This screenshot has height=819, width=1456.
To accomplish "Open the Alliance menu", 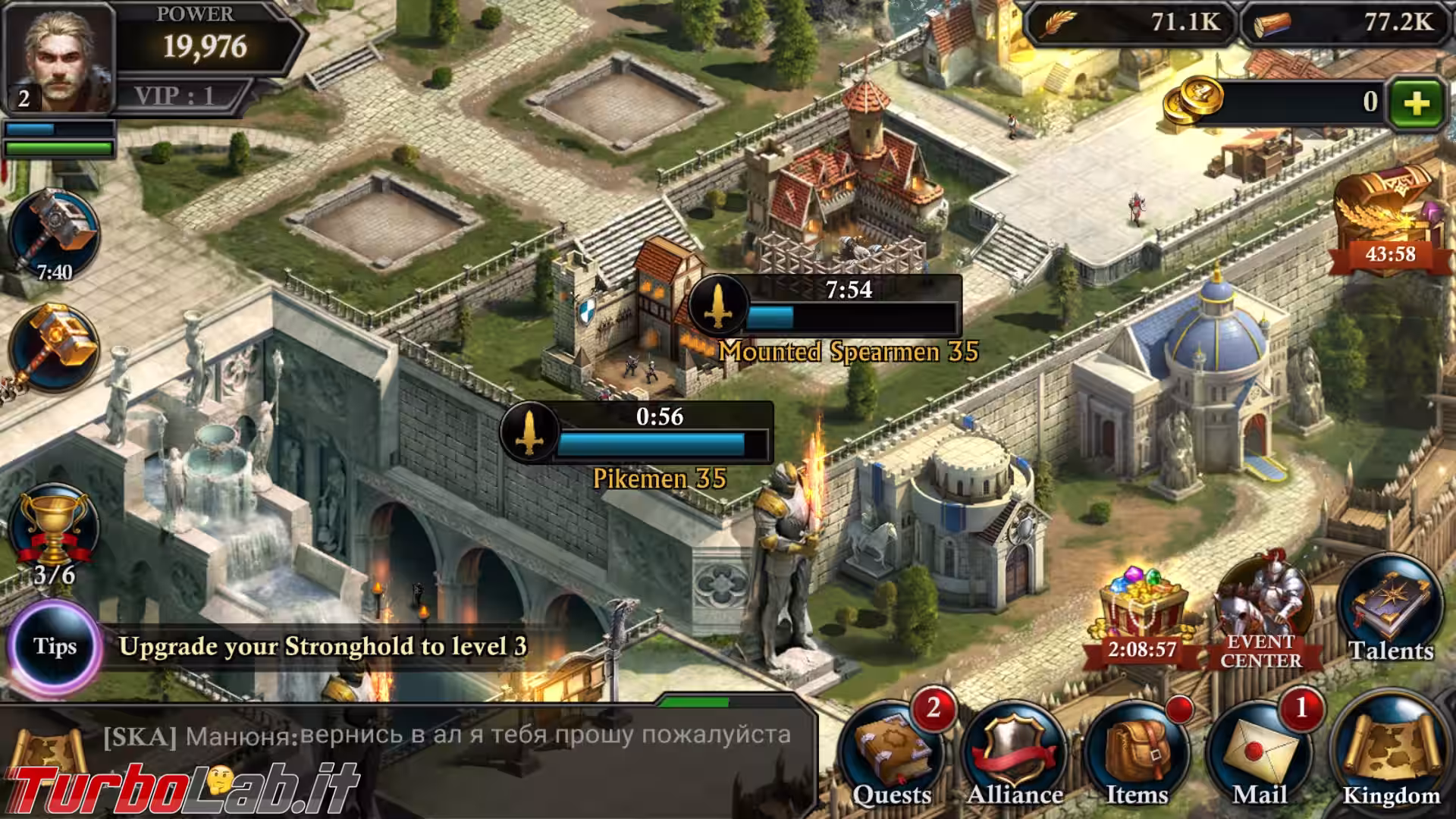I will 1015,755.
